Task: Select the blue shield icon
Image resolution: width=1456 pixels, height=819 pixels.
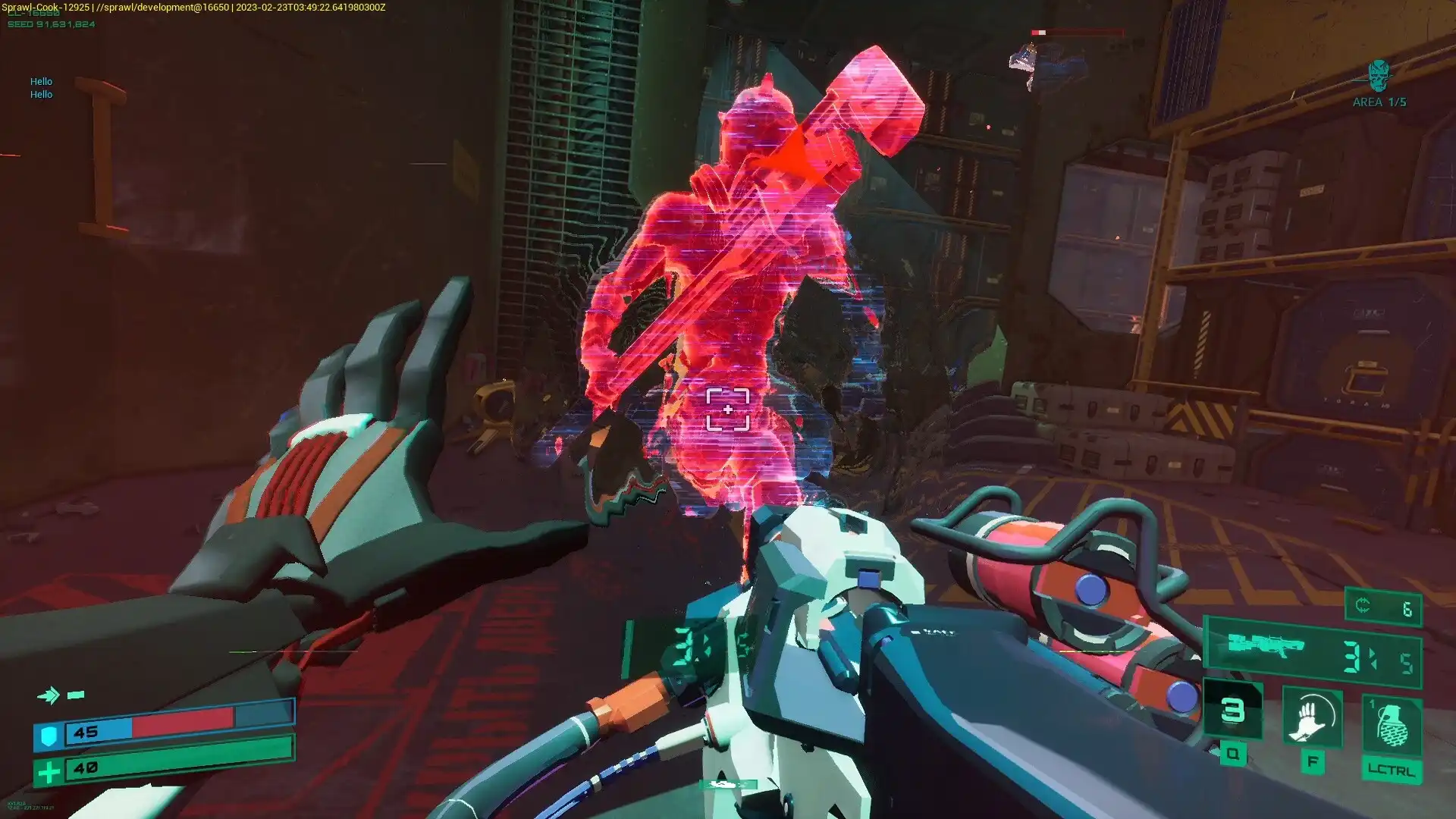Action: point(49,734)
